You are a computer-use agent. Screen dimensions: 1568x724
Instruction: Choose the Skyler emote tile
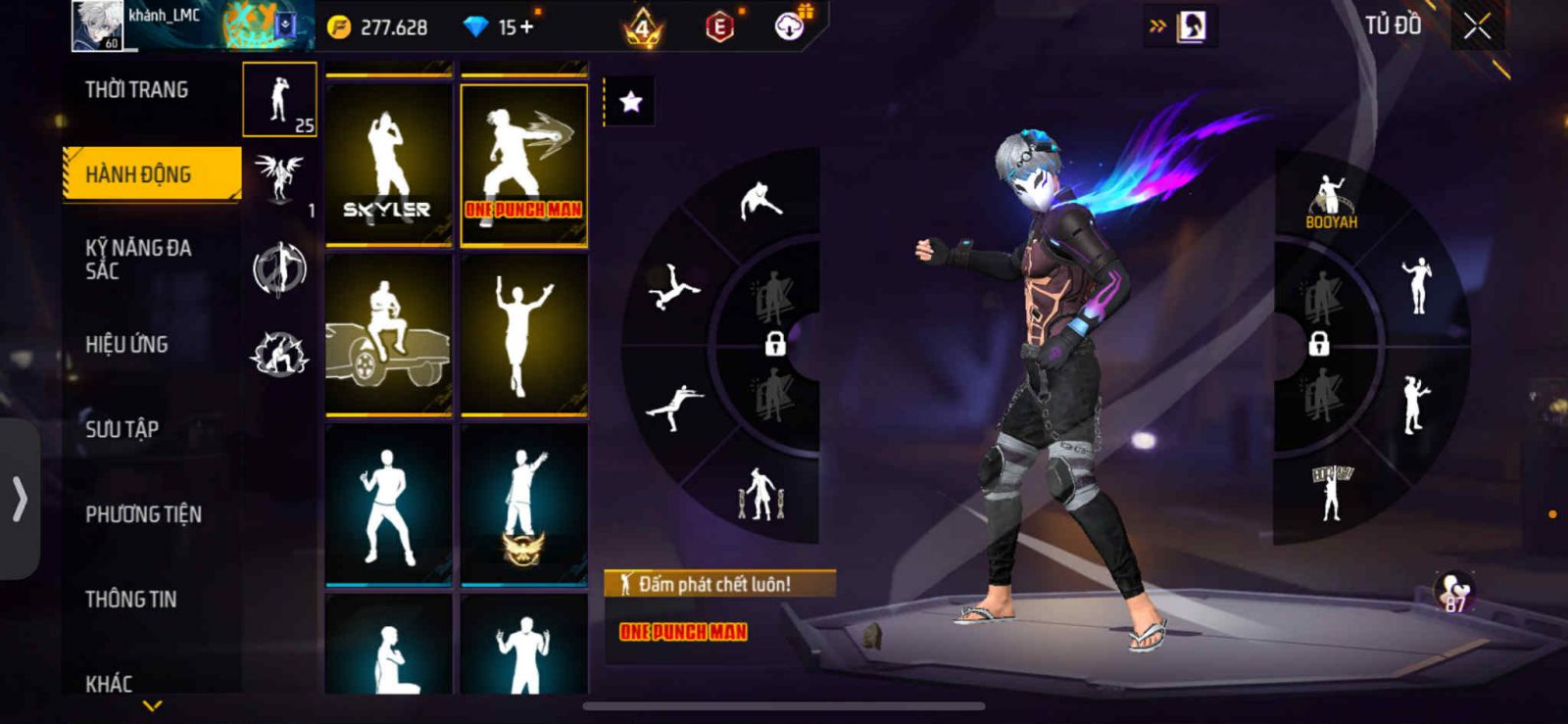tap(388, 164)
